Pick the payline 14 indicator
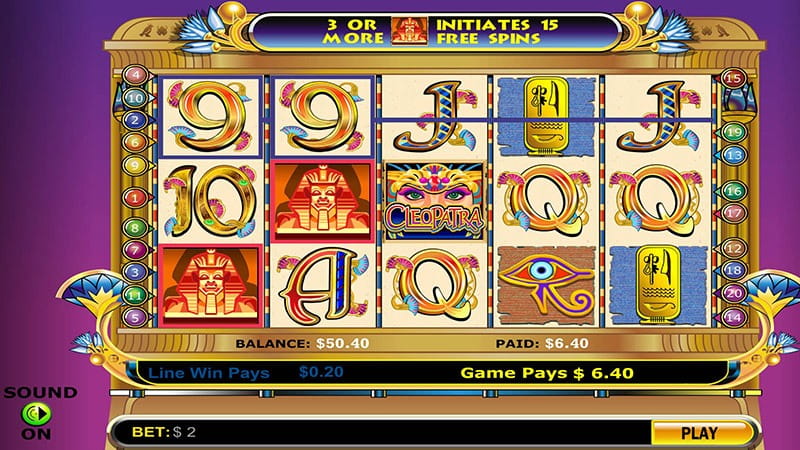The width and height of the screenshot is (800, 450). coord(733,317)
